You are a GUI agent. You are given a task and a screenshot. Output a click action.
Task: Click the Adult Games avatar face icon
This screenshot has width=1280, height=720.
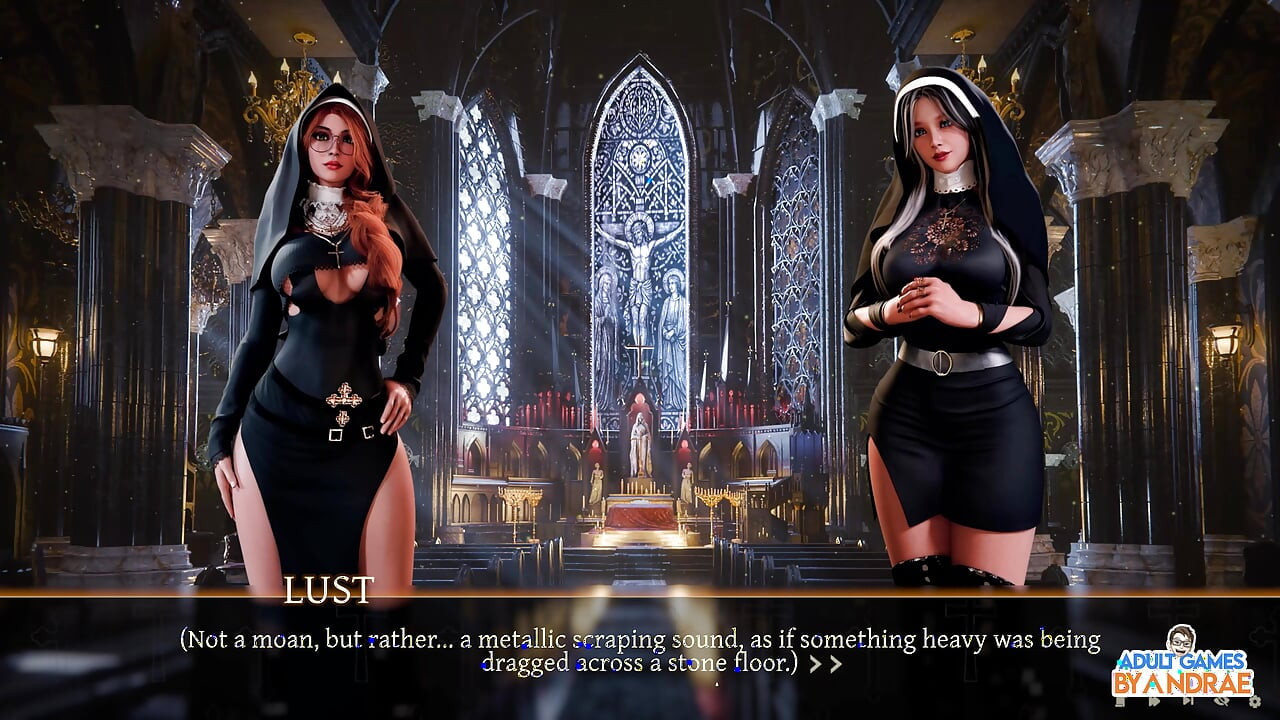click(x=1180, y=640)
